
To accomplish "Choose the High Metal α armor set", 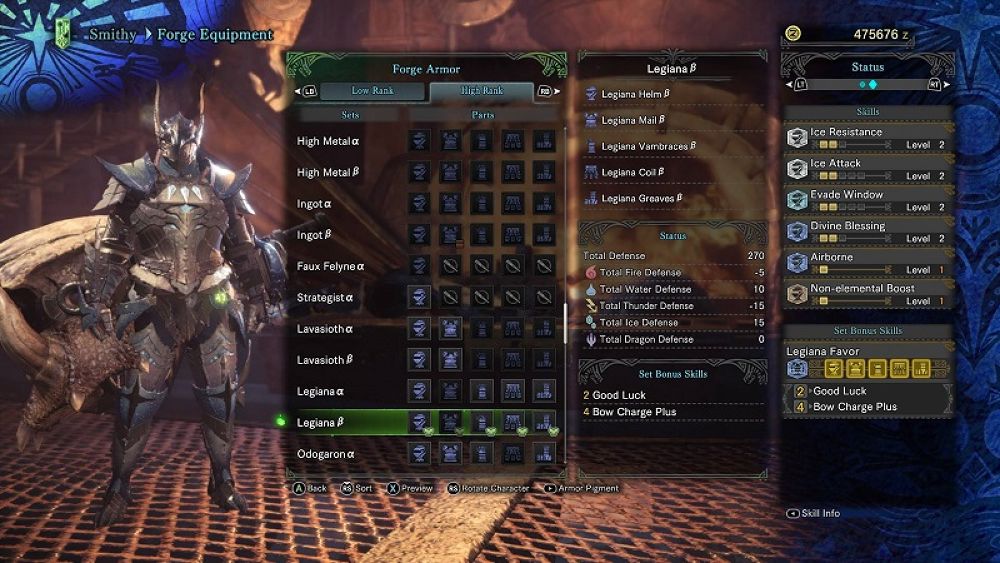I will click(327, 142).
